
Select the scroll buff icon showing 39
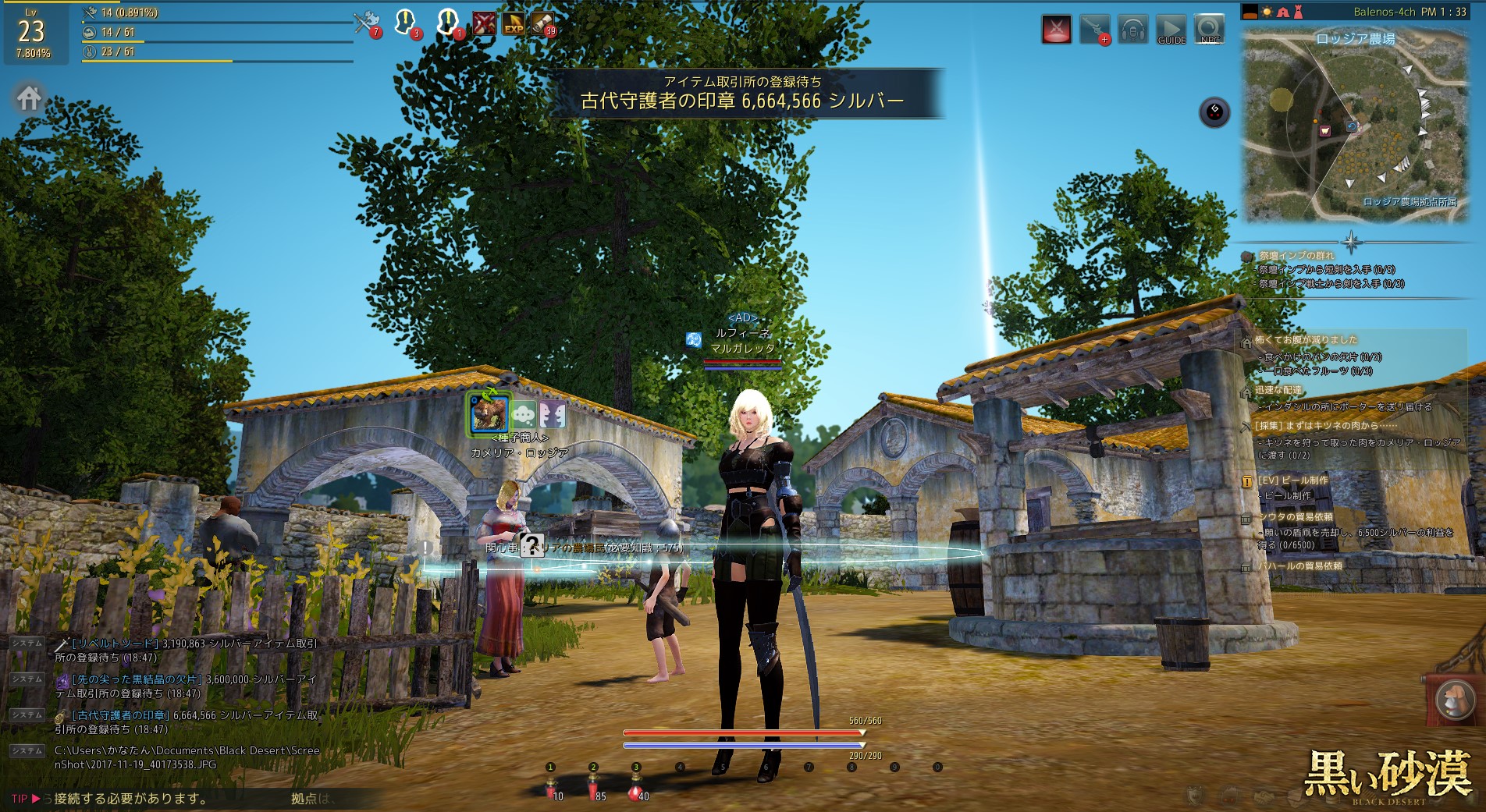(543, 24)
